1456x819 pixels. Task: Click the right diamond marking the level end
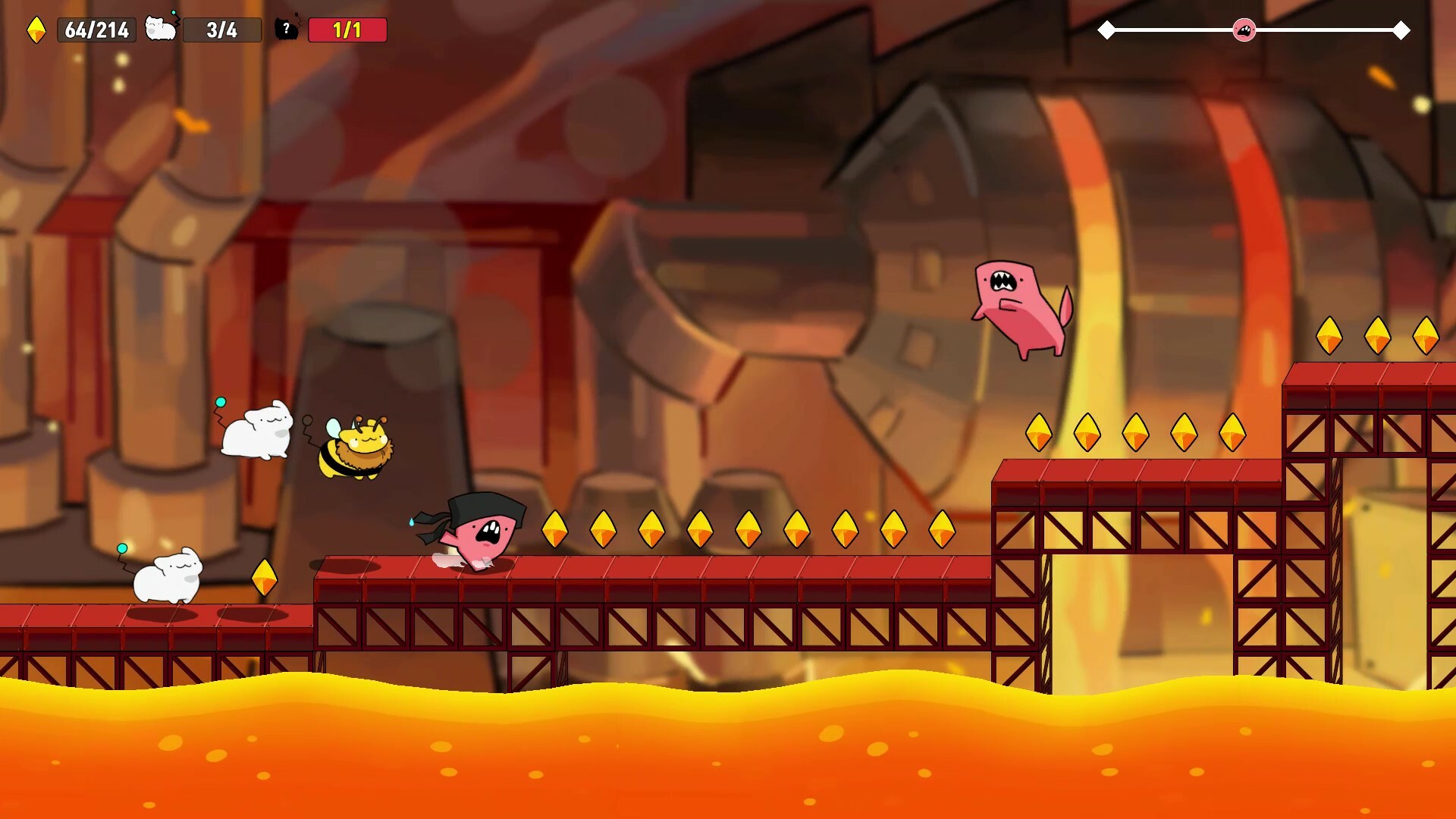coord(1401,30)
